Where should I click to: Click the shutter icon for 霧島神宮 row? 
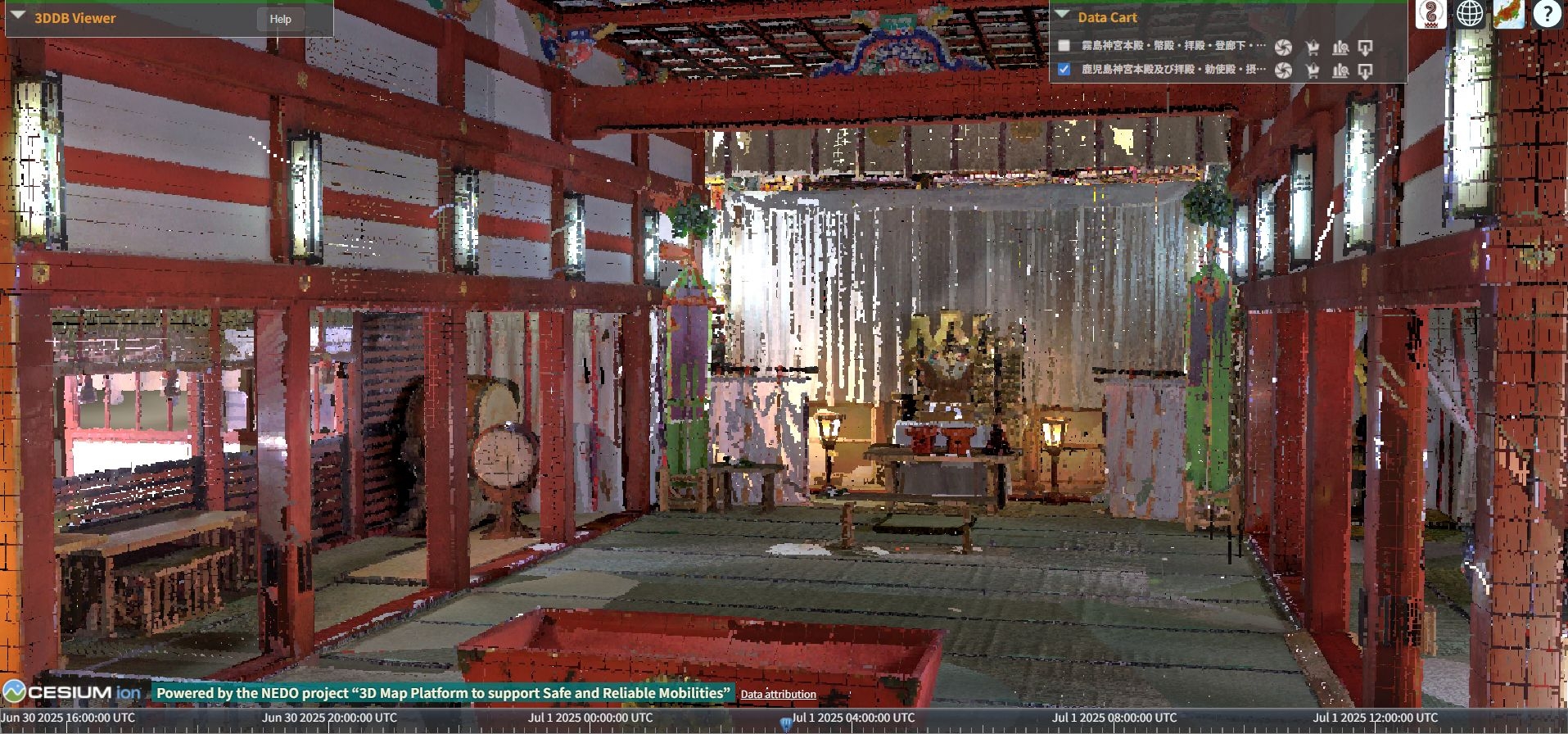1283,48
